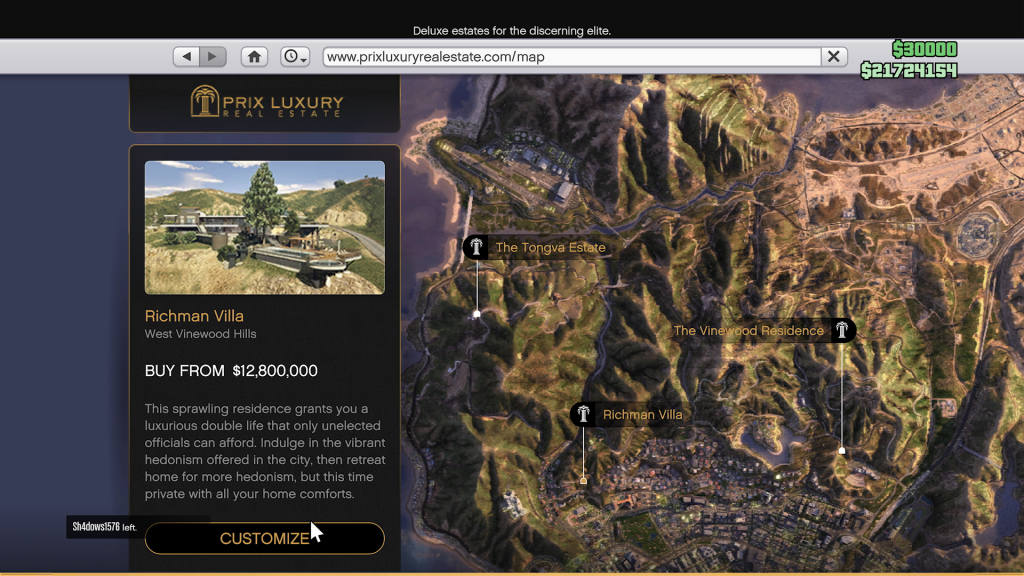1024x576 pixels.
Task: Click the Richman Villa preview photo
Action: (265, 227)
